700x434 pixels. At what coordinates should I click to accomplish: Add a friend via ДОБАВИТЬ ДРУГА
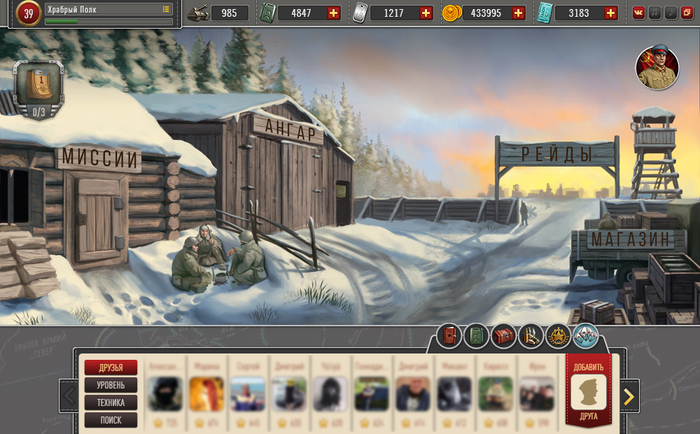click(589, 390)
